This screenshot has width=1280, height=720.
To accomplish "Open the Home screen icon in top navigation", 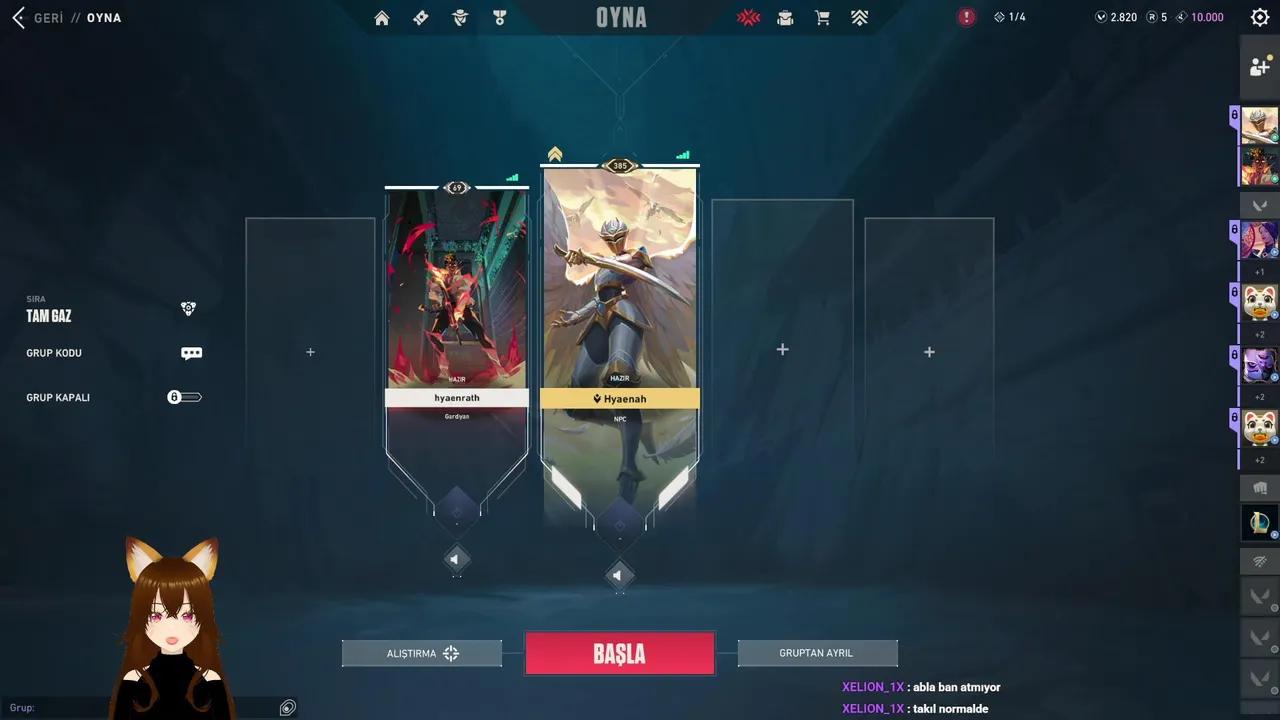I will click(381, 17).
